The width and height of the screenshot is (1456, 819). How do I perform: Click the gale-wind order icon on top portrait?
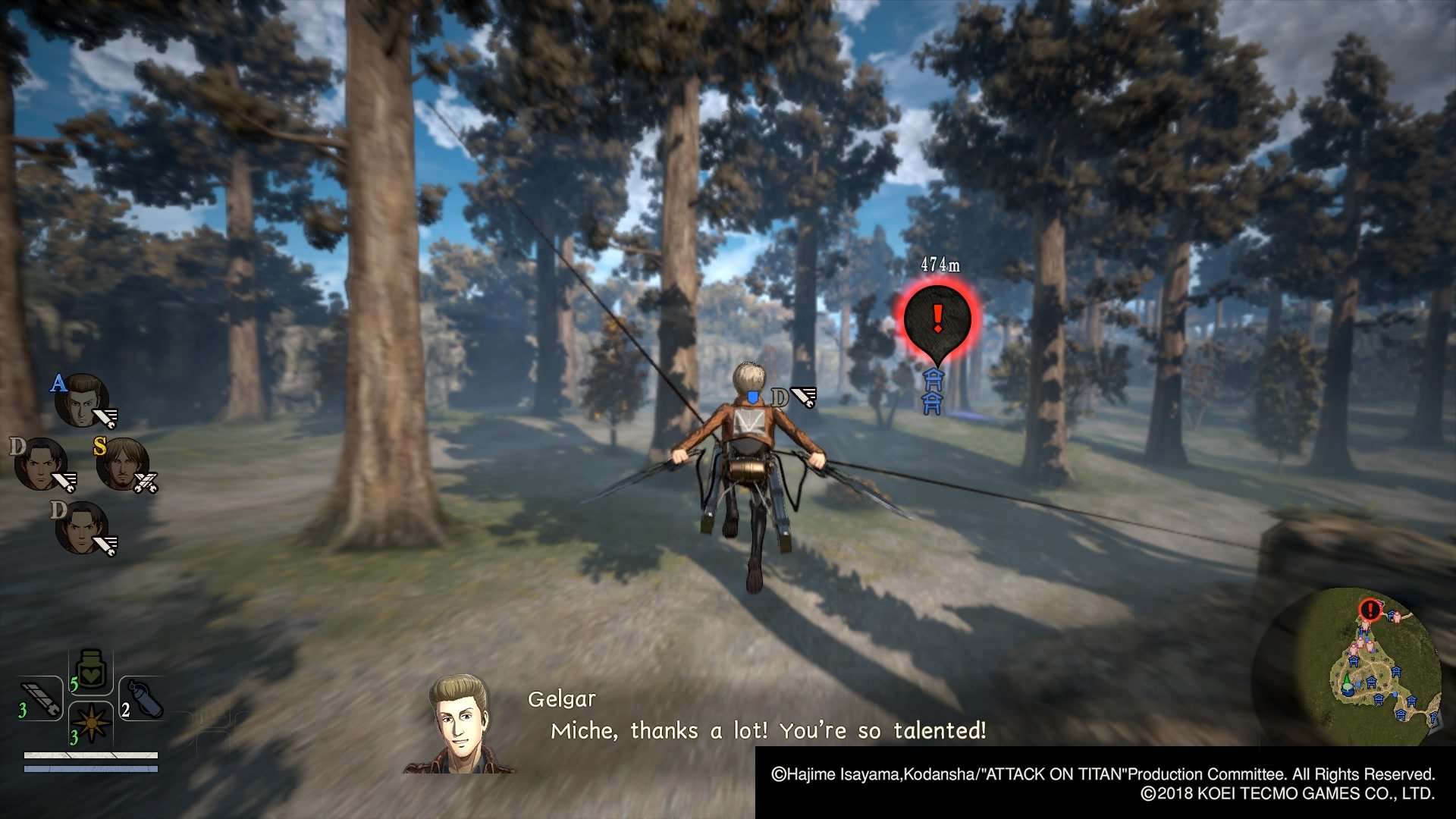[x=105, y=417]
